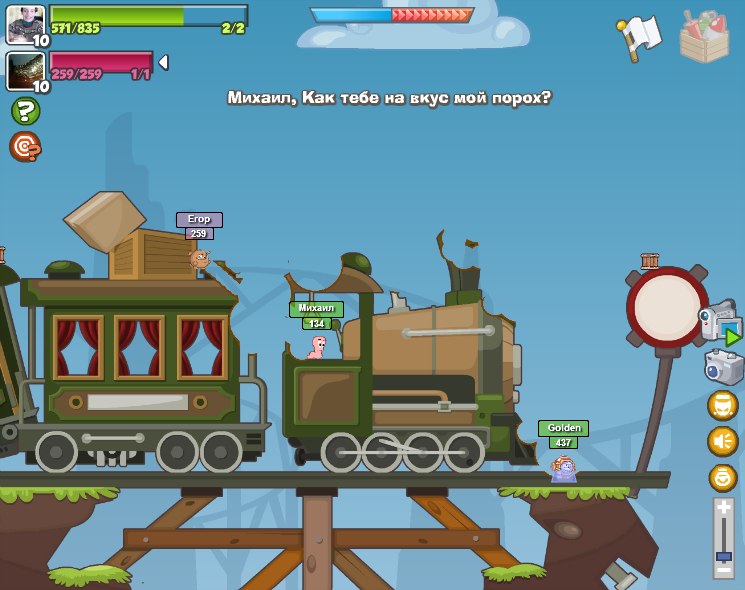The height and width of the screenshot is (590, 745).
Task: Select the green team player avatar
Action: point(25,24)
